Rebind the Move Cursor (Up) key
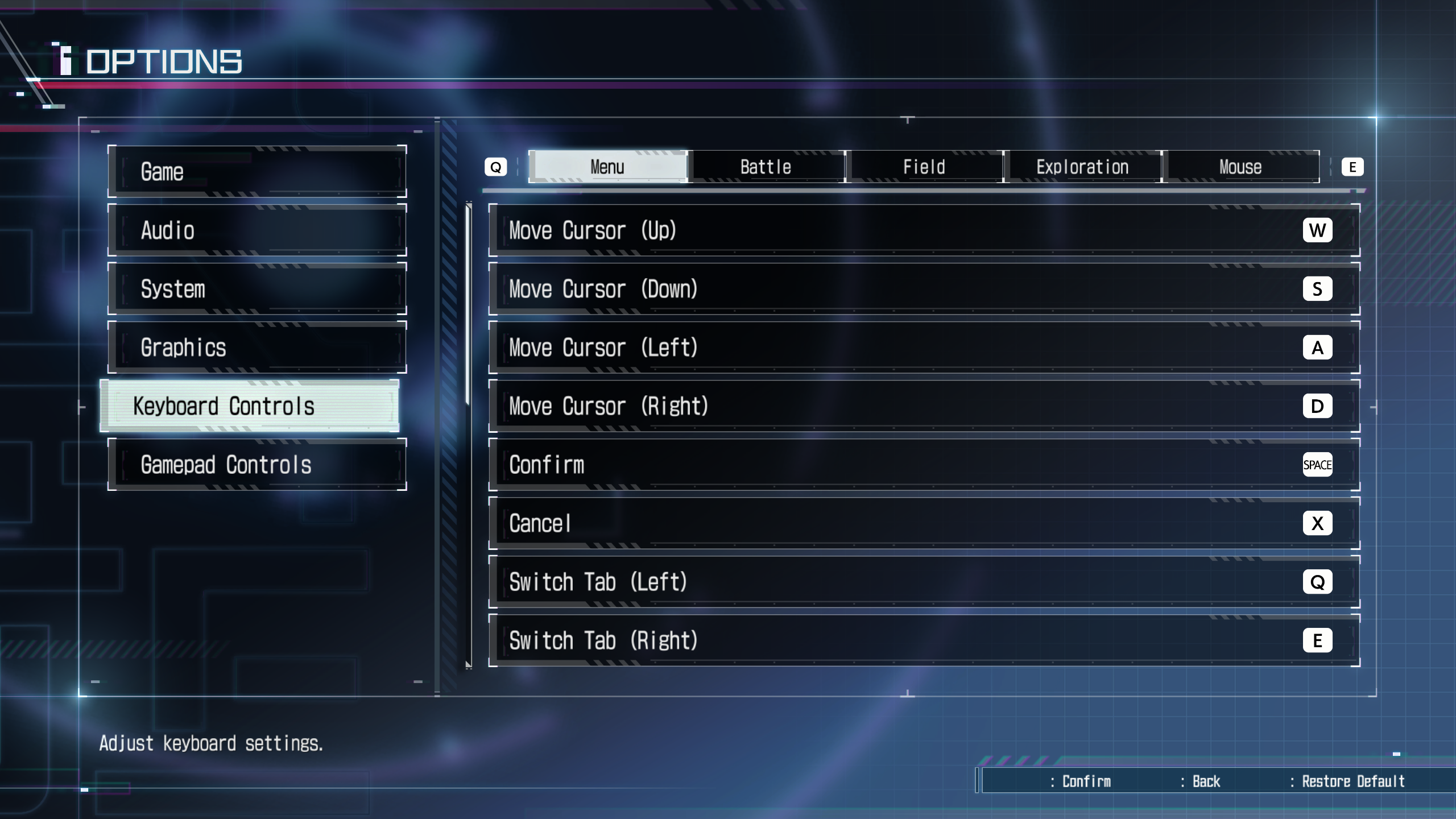Viewport: 1456px width, 819px height. pyautogui.click(x=924, y=230)
